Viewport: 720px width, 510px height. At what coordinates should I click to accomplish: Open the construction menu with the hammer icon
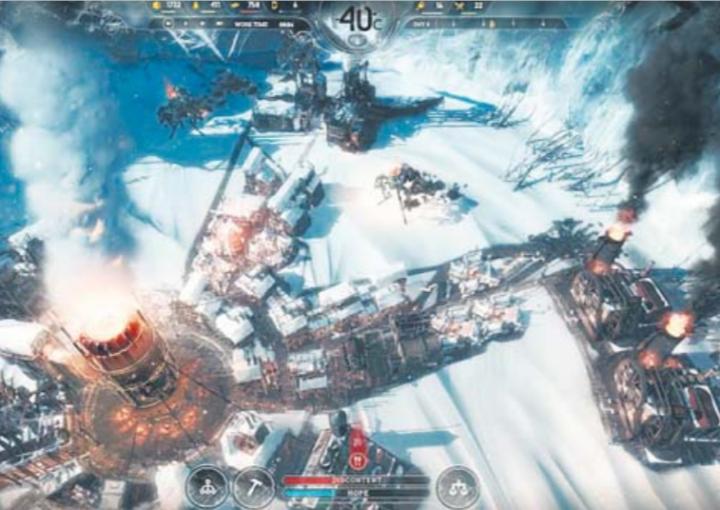(x=254, y=487)
